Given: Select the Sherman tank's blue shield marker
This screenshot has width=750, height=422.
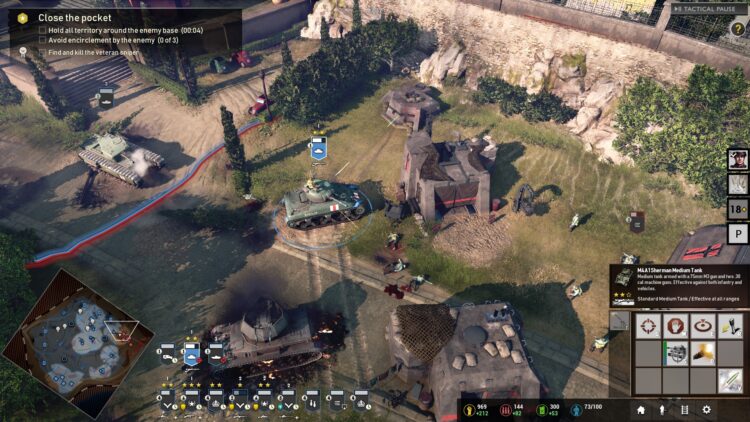Looking at the screenshot, I should [318, 149].
